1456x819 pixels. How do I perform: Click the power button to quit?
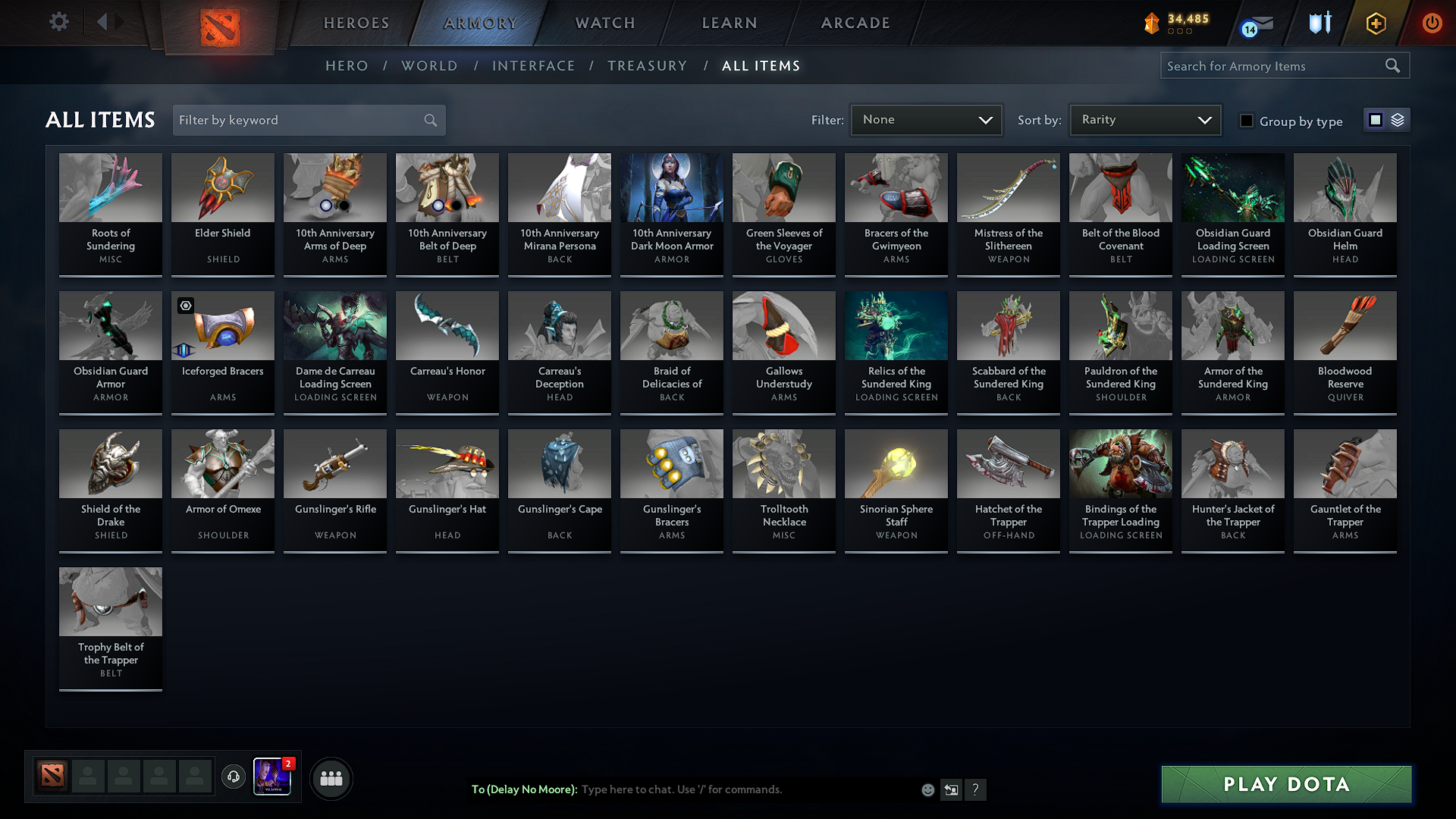(1432, 23)
